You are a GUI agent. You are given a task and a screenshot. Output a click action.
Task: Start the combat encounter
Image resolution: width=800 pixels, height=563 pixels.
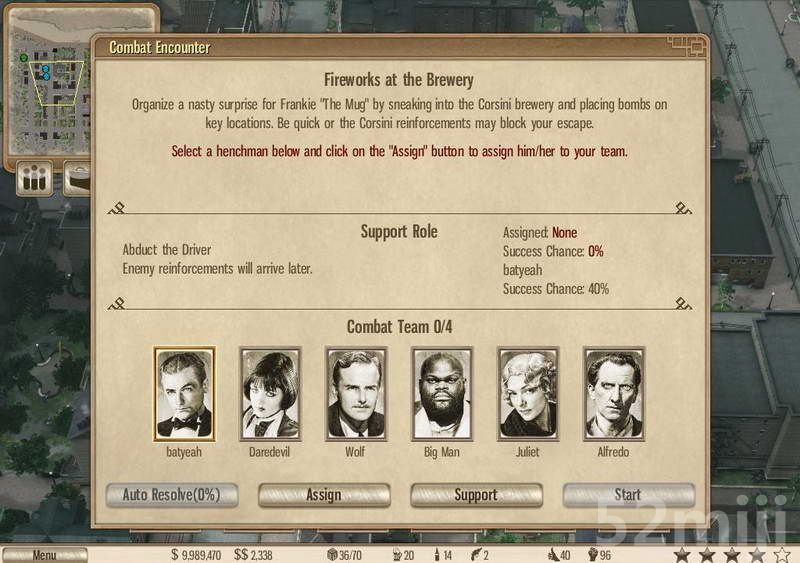tap(628, 495)
